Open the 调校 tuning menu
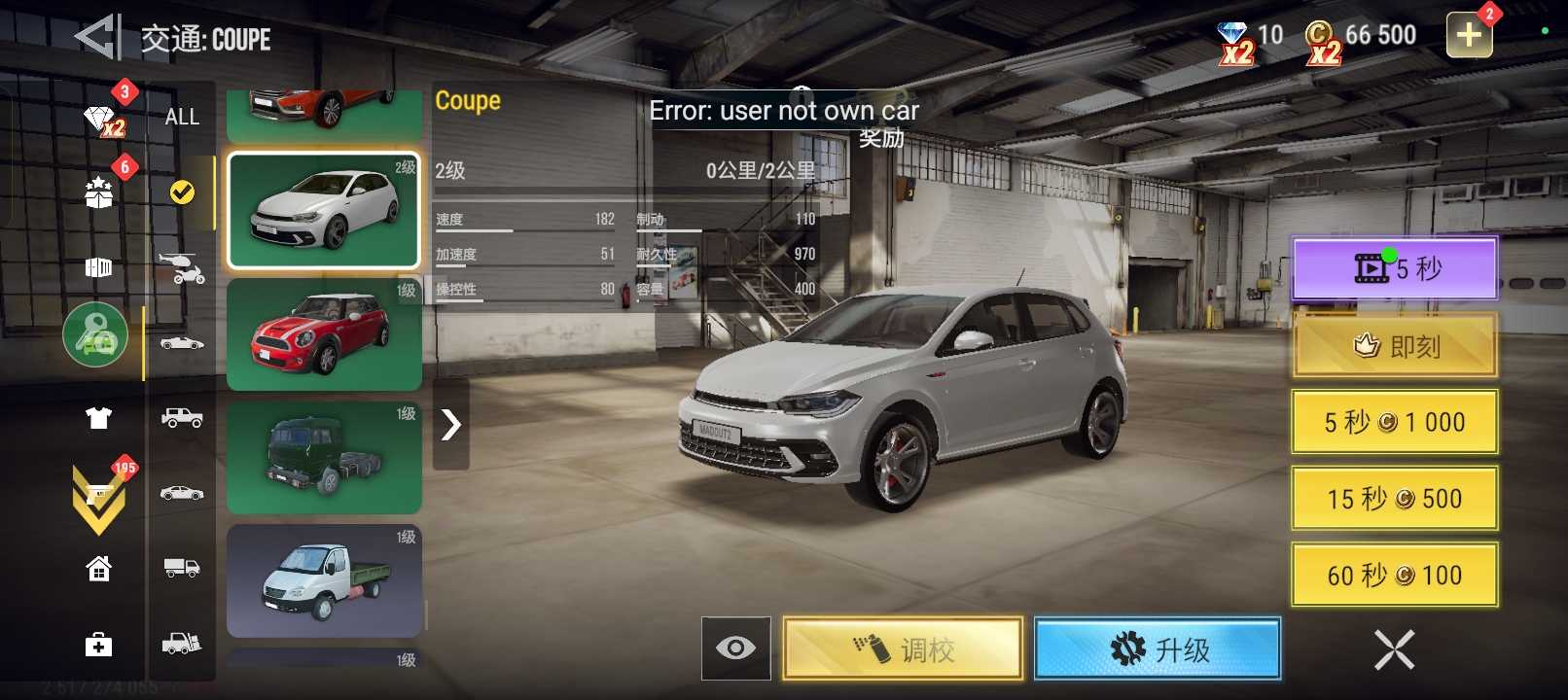This screenshot has height=700, width=1568. tap(903, 648)
